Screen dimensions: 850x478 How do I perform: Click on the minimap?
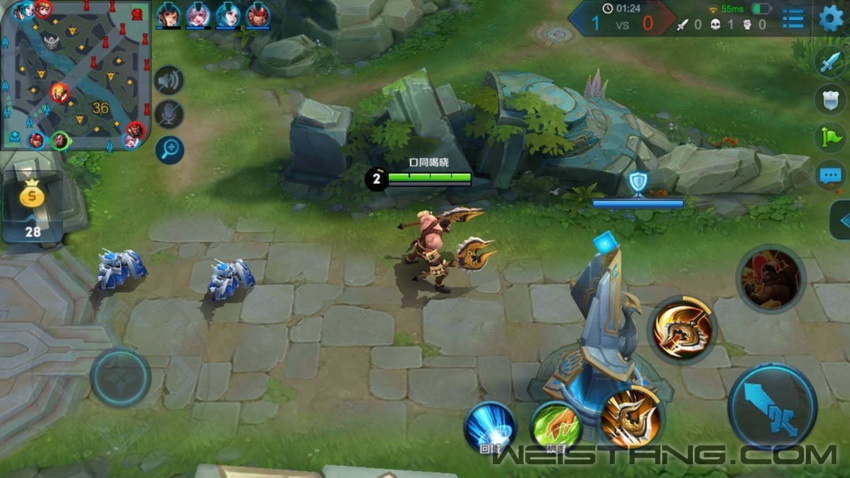click(75, 75)
